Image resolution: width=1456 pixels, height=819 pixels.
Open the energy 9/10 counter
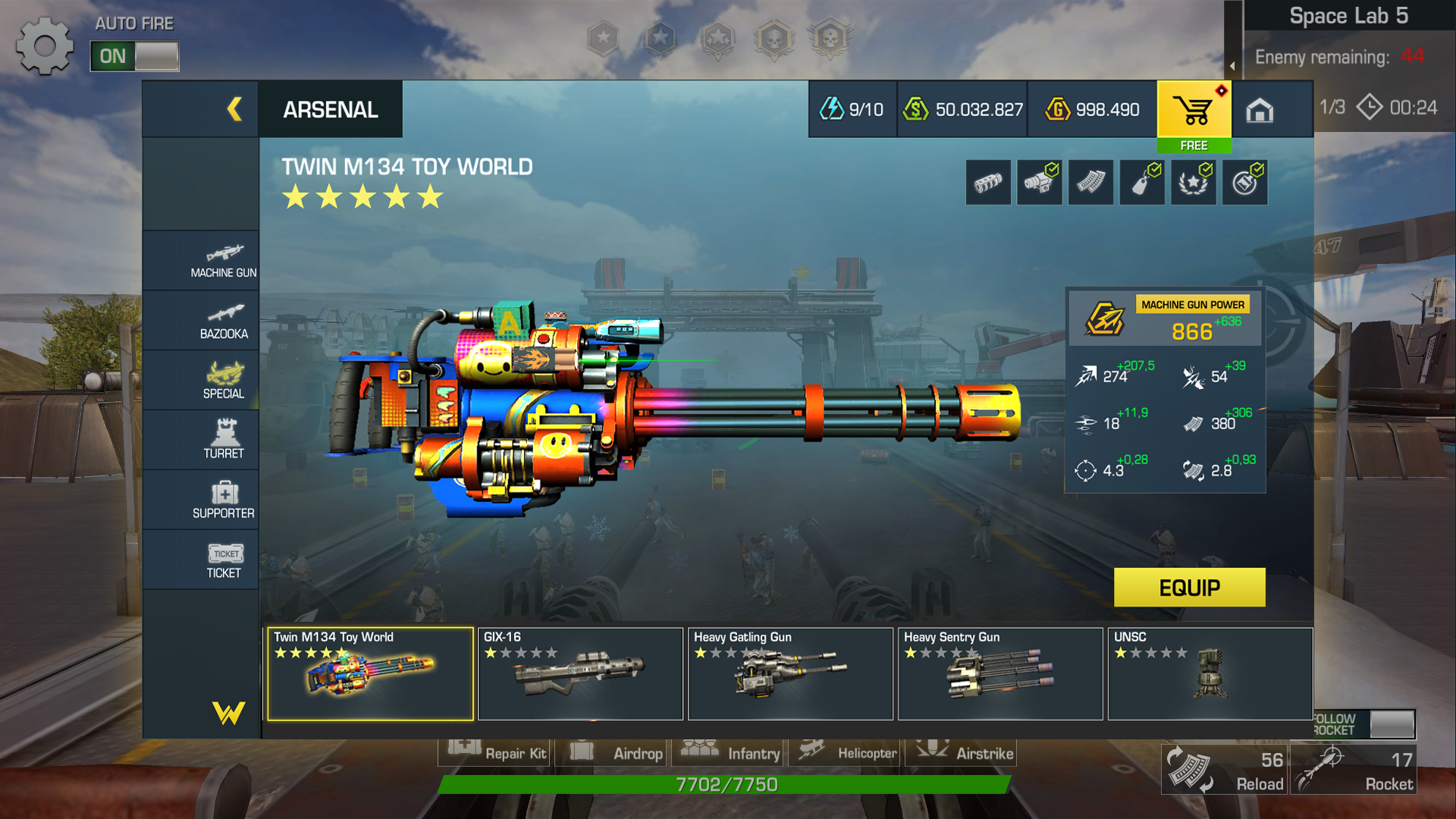click(852, 110)
